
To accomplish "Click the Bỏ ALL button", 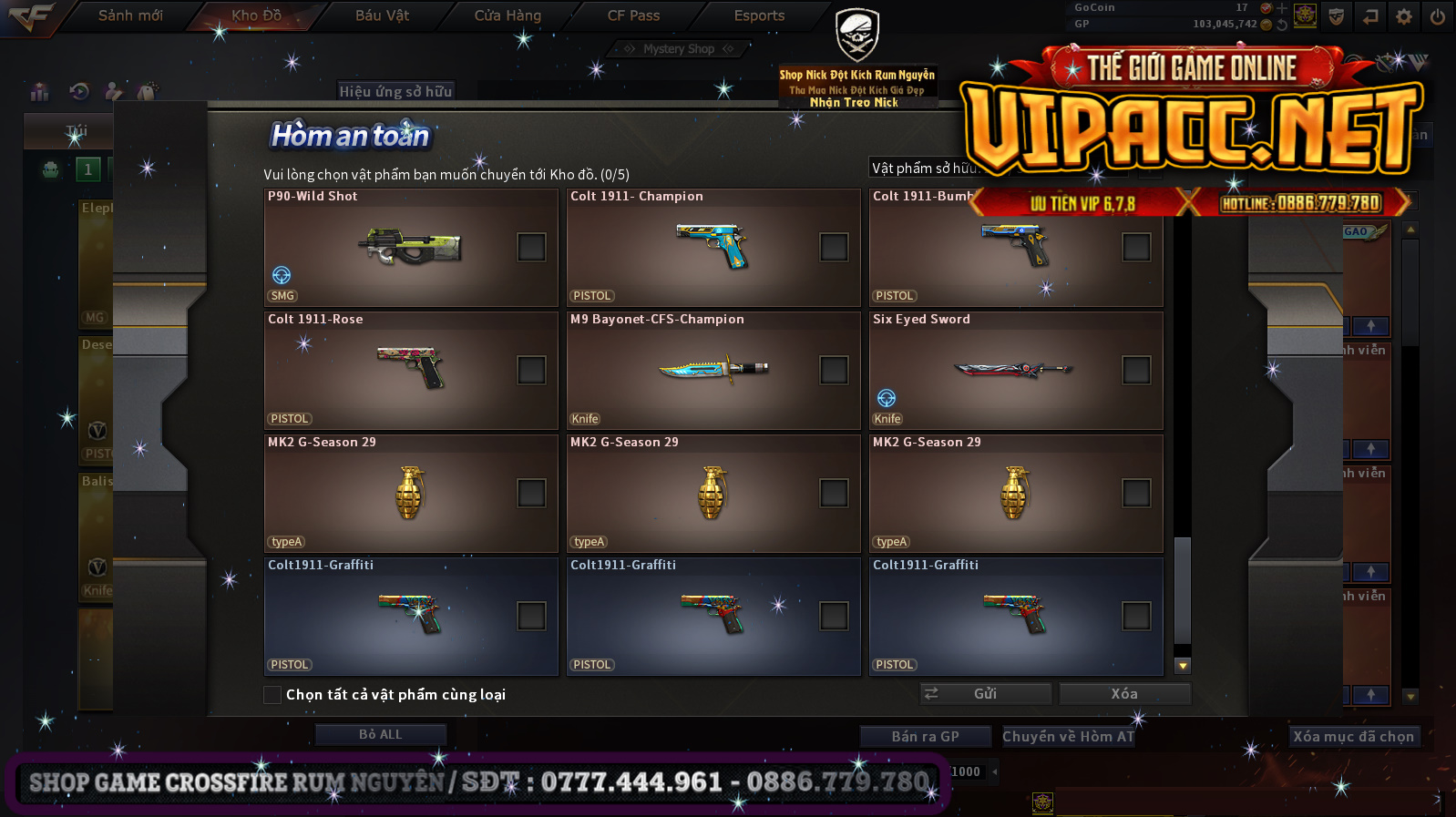I will click(x=380, y=734).
